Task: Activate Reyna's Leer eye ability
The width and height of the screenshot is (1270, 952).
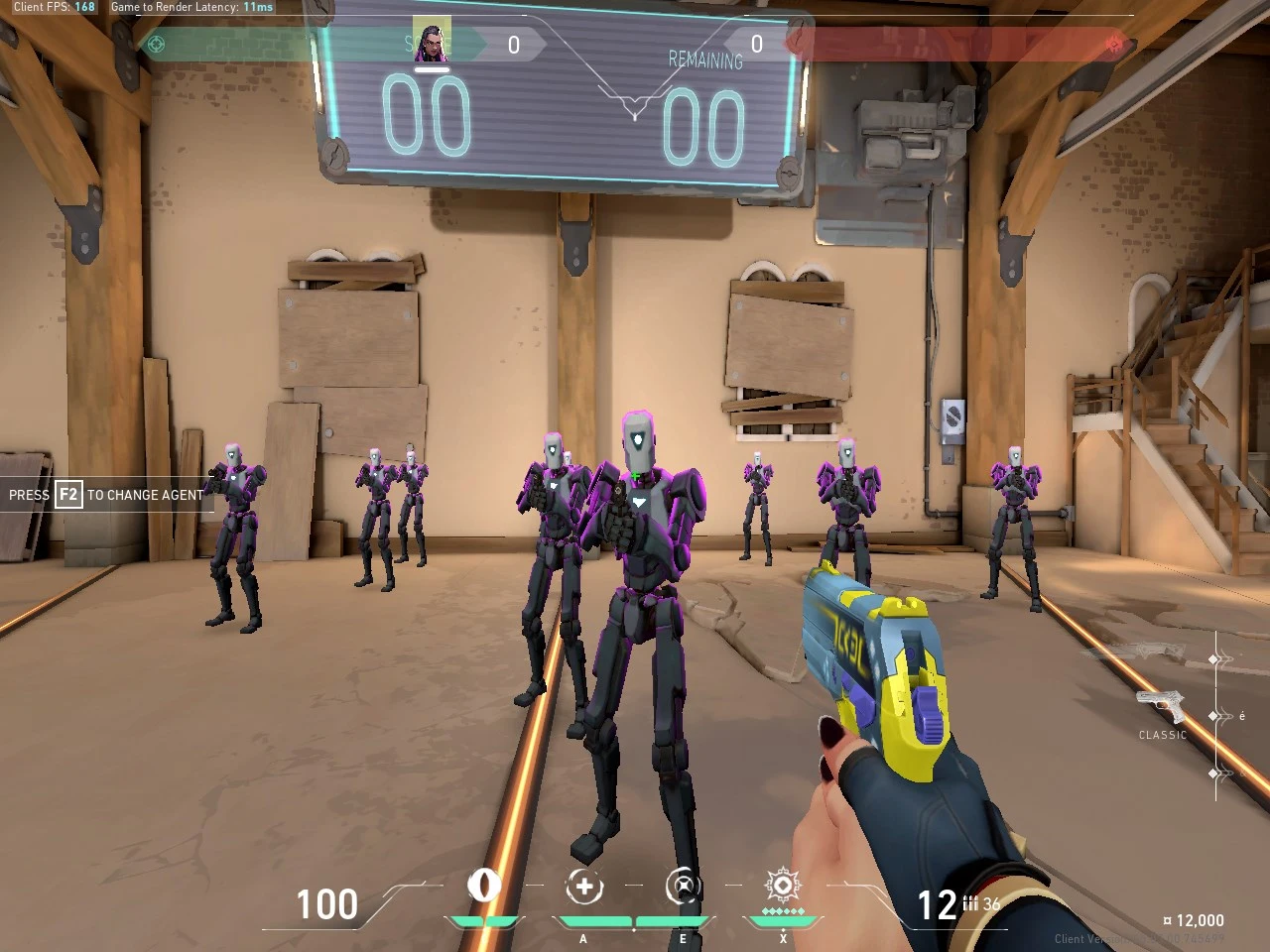Action: (x=484, y=886)
